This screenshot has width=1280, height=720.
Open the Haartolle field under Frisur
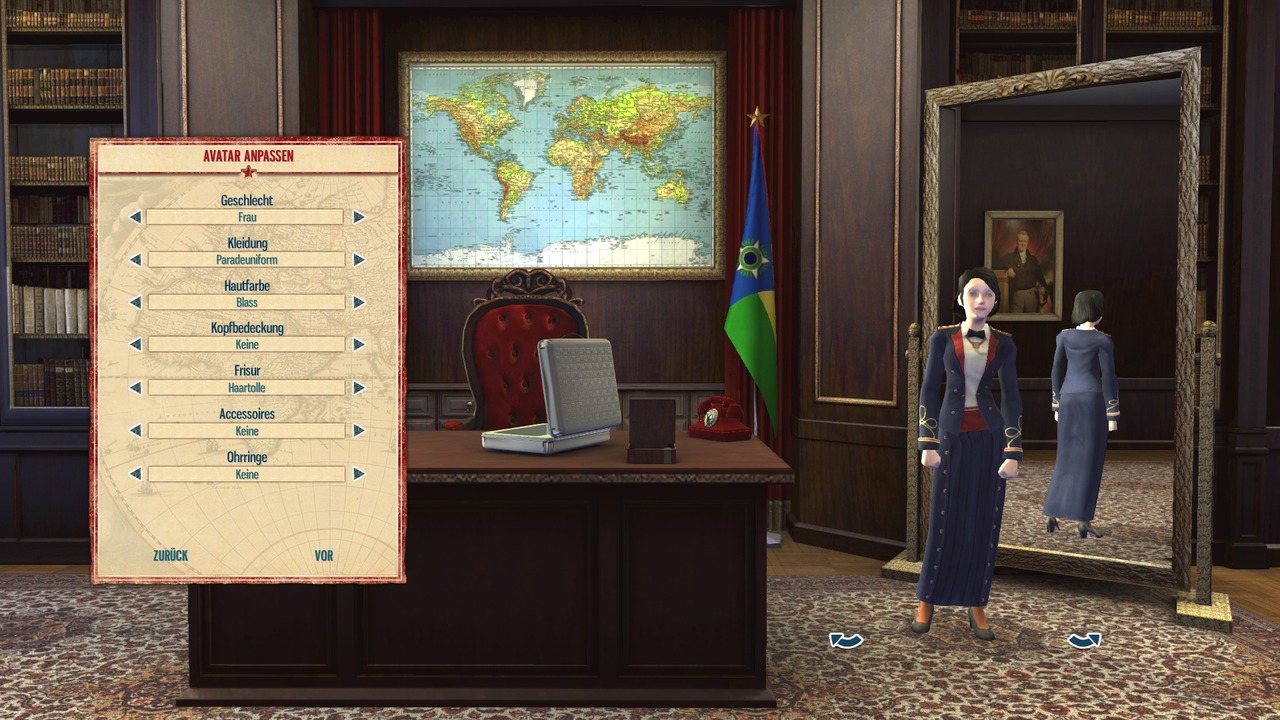(x=246, y=387)
